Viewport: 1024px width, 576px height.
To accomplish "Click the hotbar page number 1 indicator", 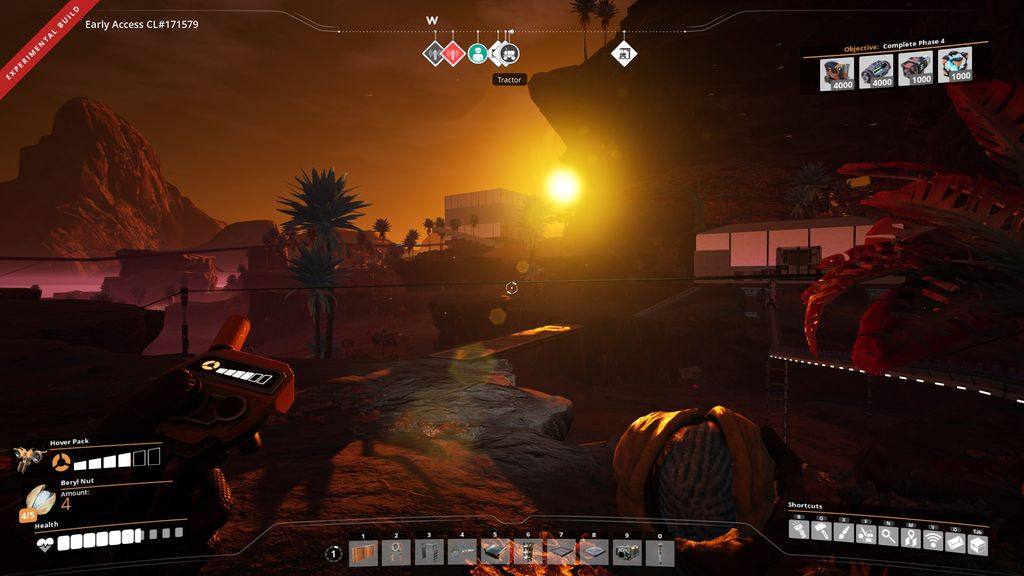I will [x=333, y=553].
